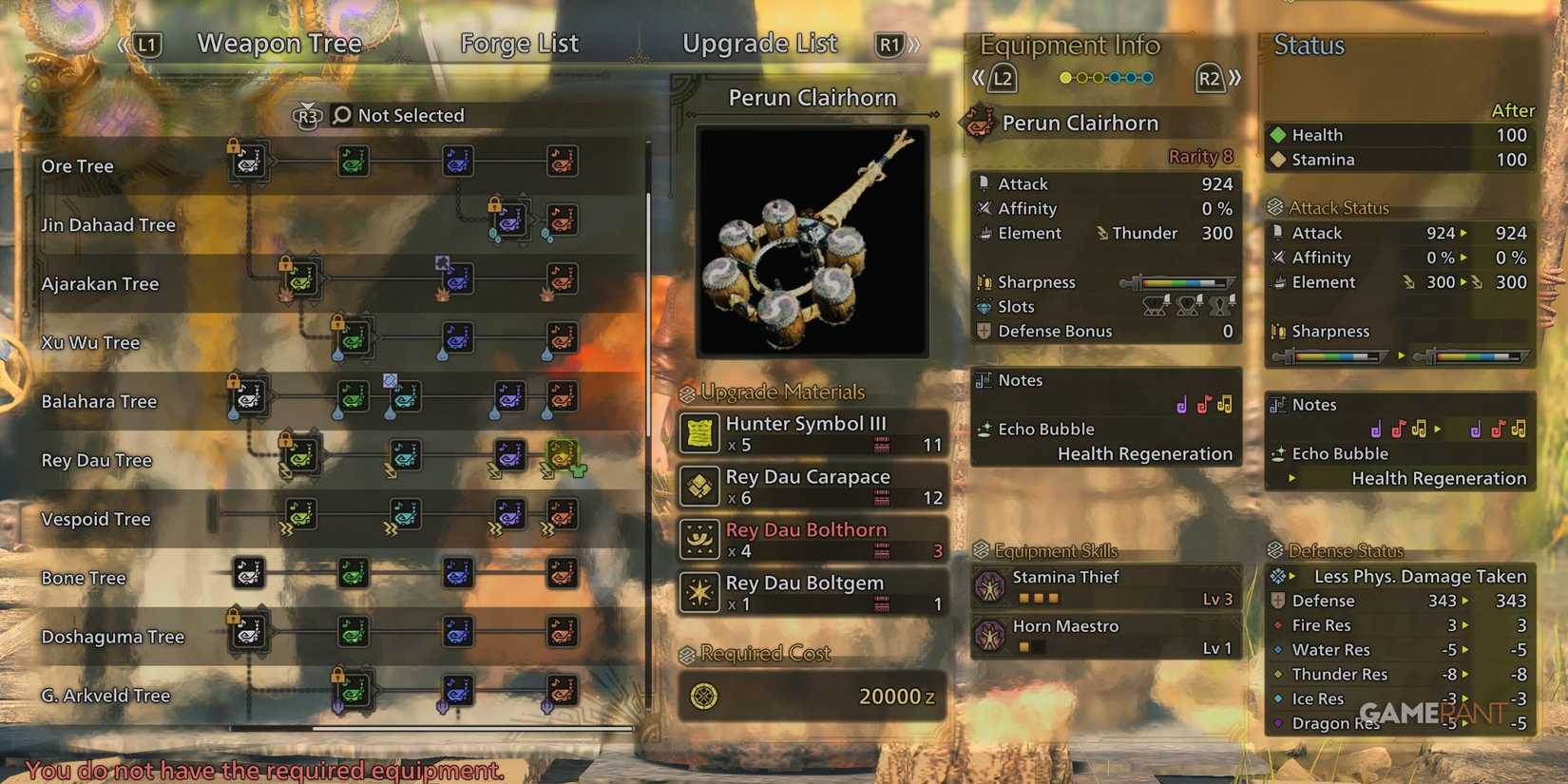Switch to the Forge List tab
The image size is (1568, 784).
(519, 43)
